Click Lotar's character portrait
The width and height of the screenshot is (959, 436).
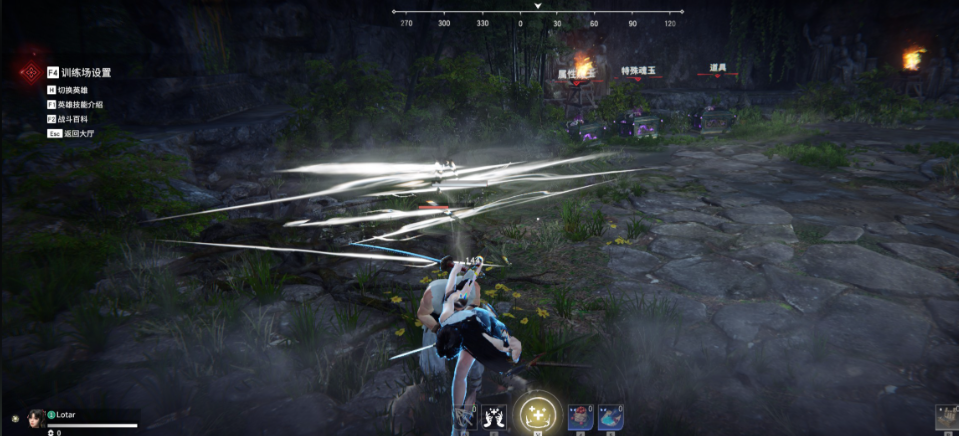click(36, 418)
